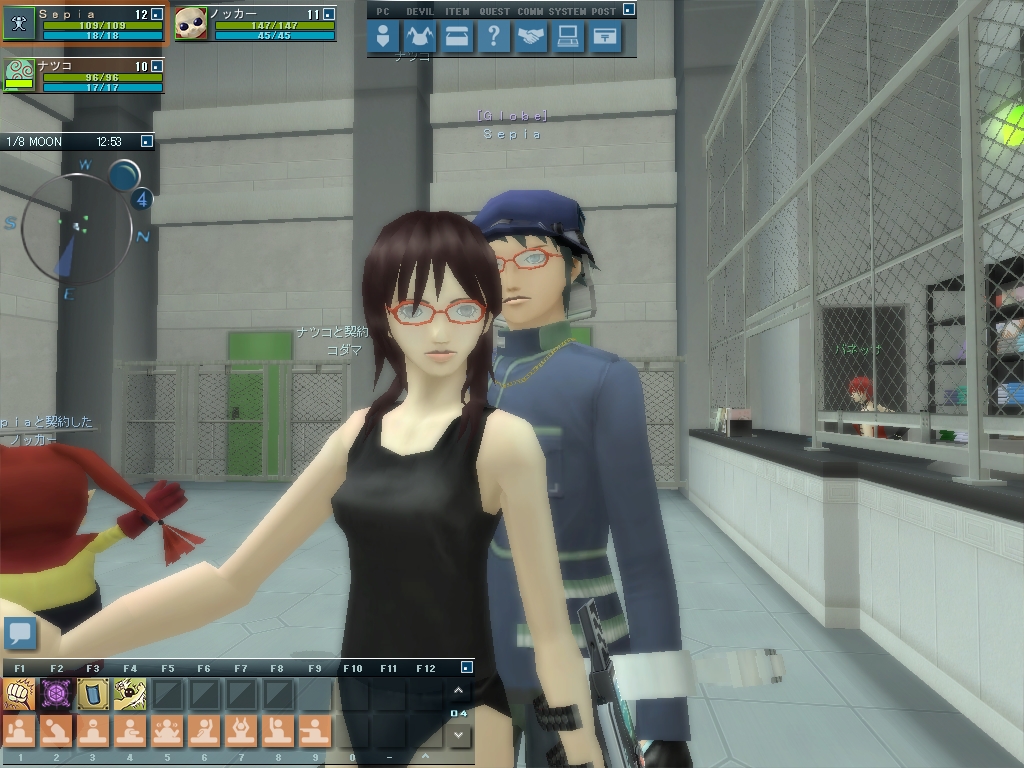This screenshot has height=768, width=1024.
Task: Open the PC character menu
Action: pyautogui.click(x=383, y=38)
